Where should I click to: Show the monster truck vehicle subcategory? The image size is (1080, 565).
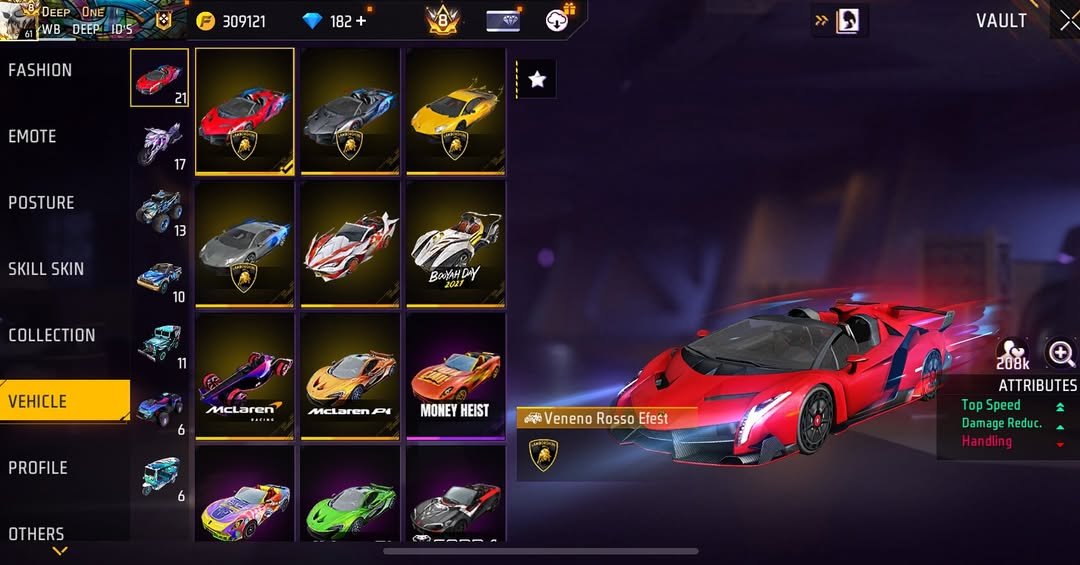[160, 210]
